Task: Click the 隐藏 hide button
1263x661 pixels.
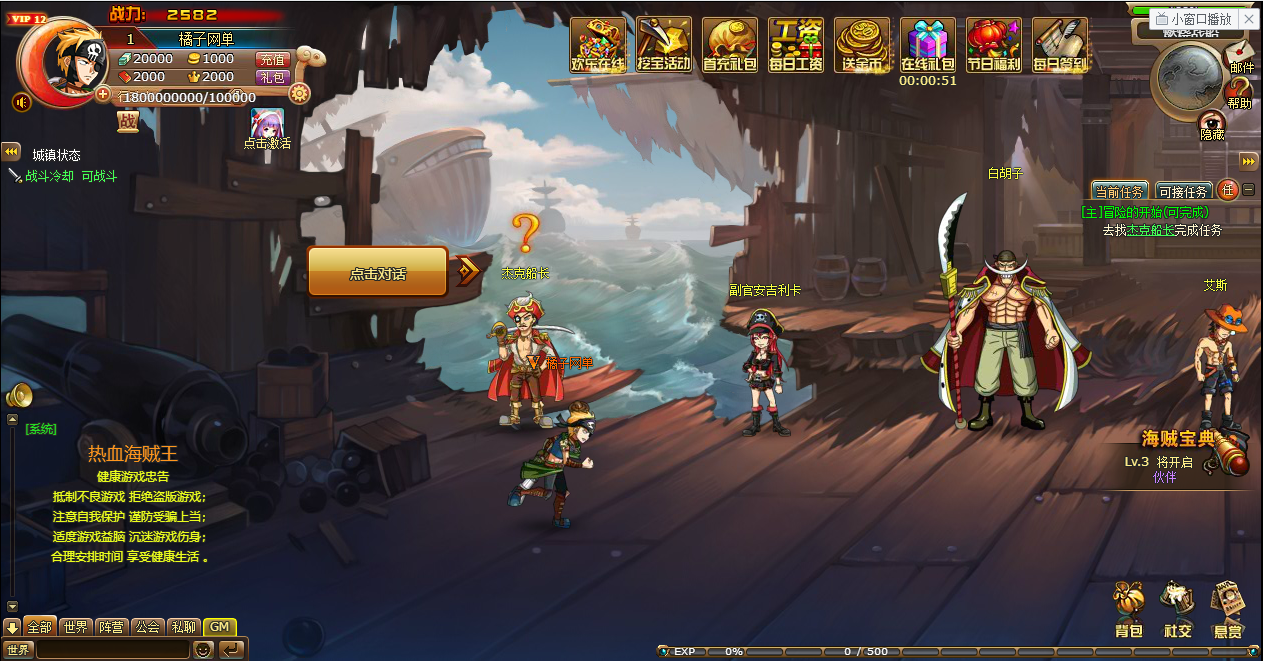Action: click(1212, 124)
